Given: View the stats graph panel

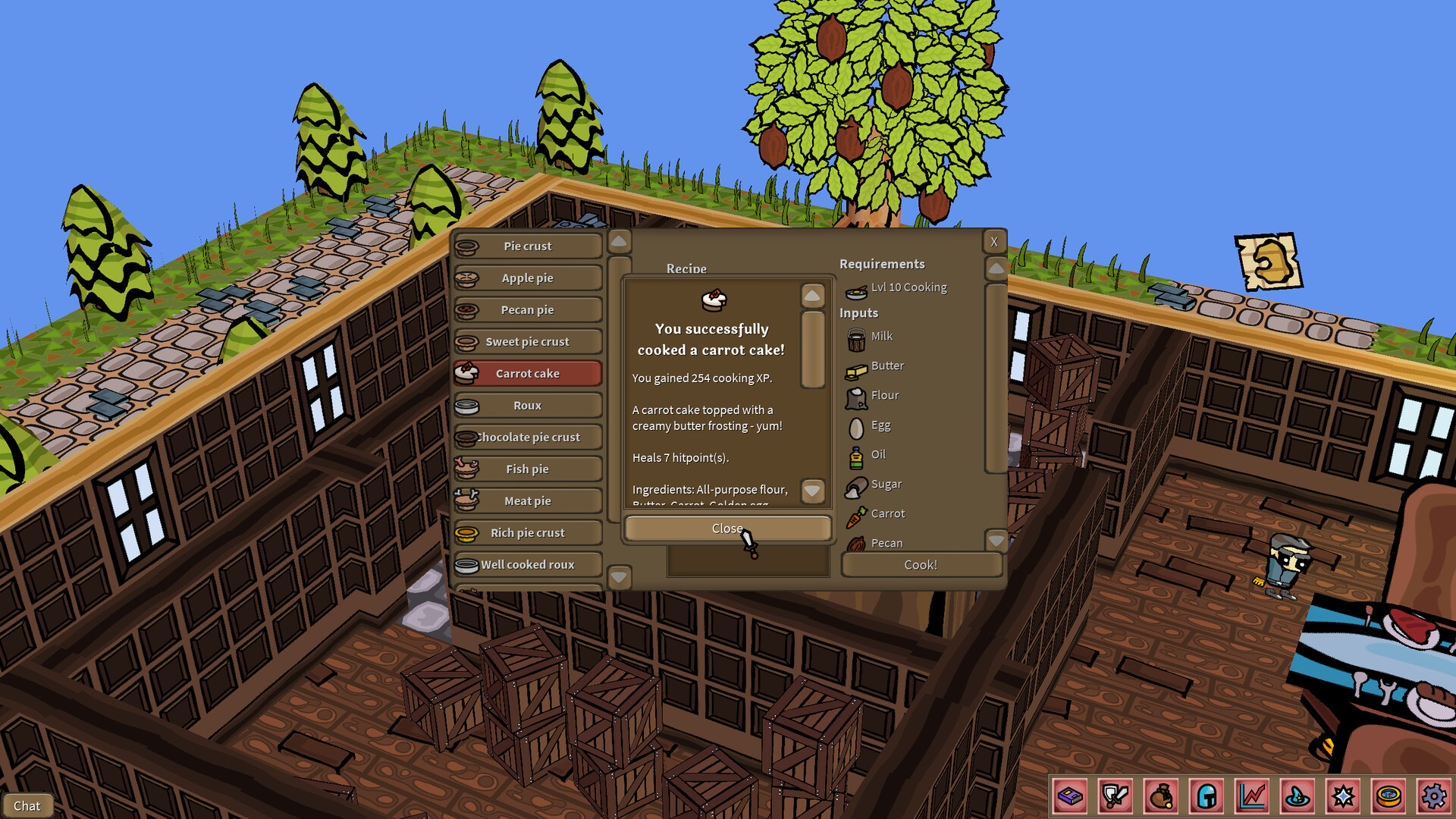Looking at the screenshot, I should [x=1253, y=796].
